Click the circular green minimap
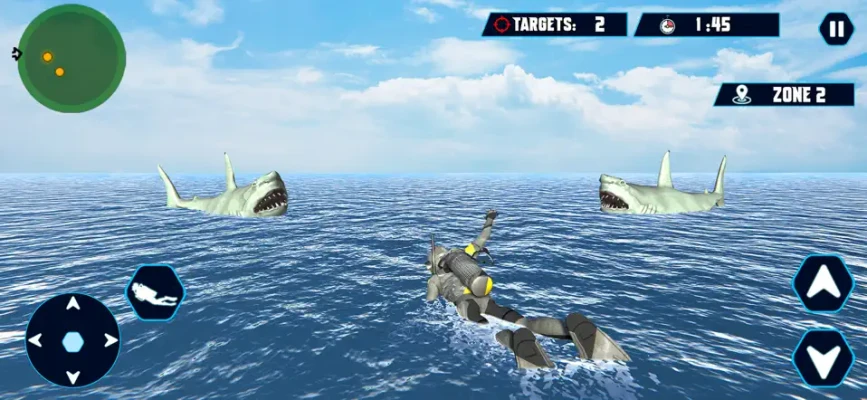This screenshot has width=867, height=400. pyautogui.click(x=71, y=58)
